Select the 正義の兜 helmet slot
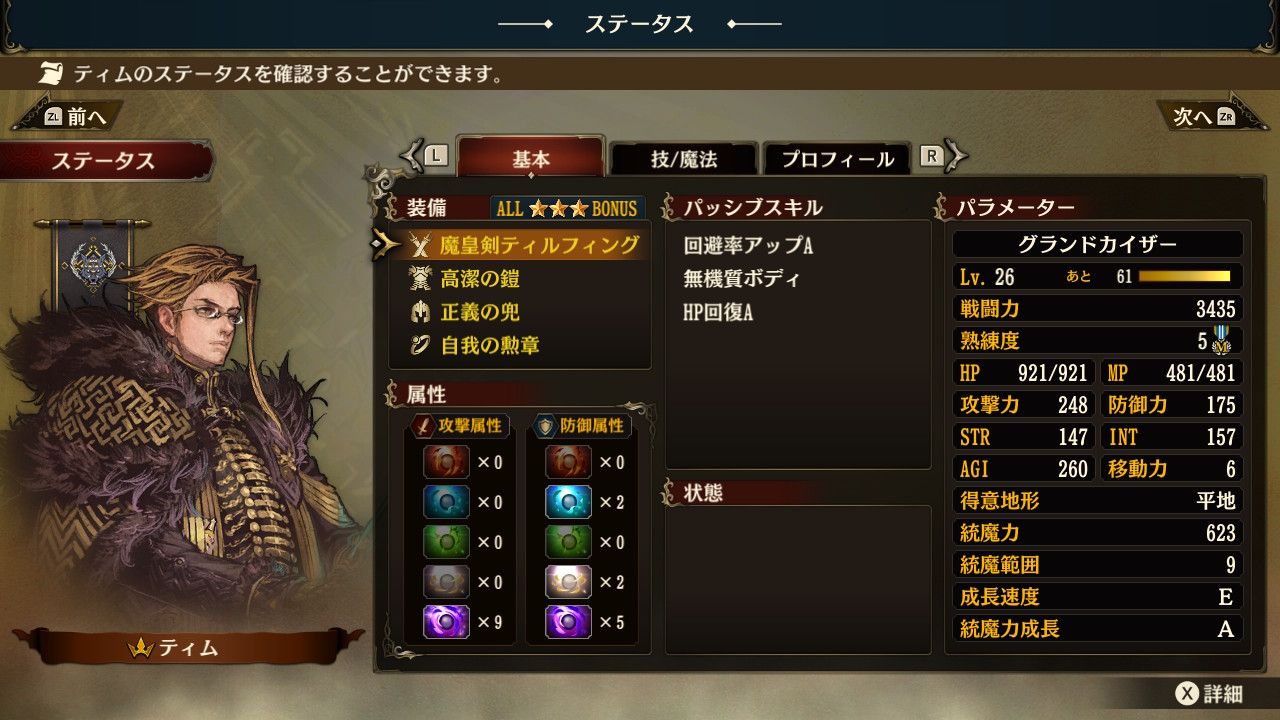 (x=480, y=312)
